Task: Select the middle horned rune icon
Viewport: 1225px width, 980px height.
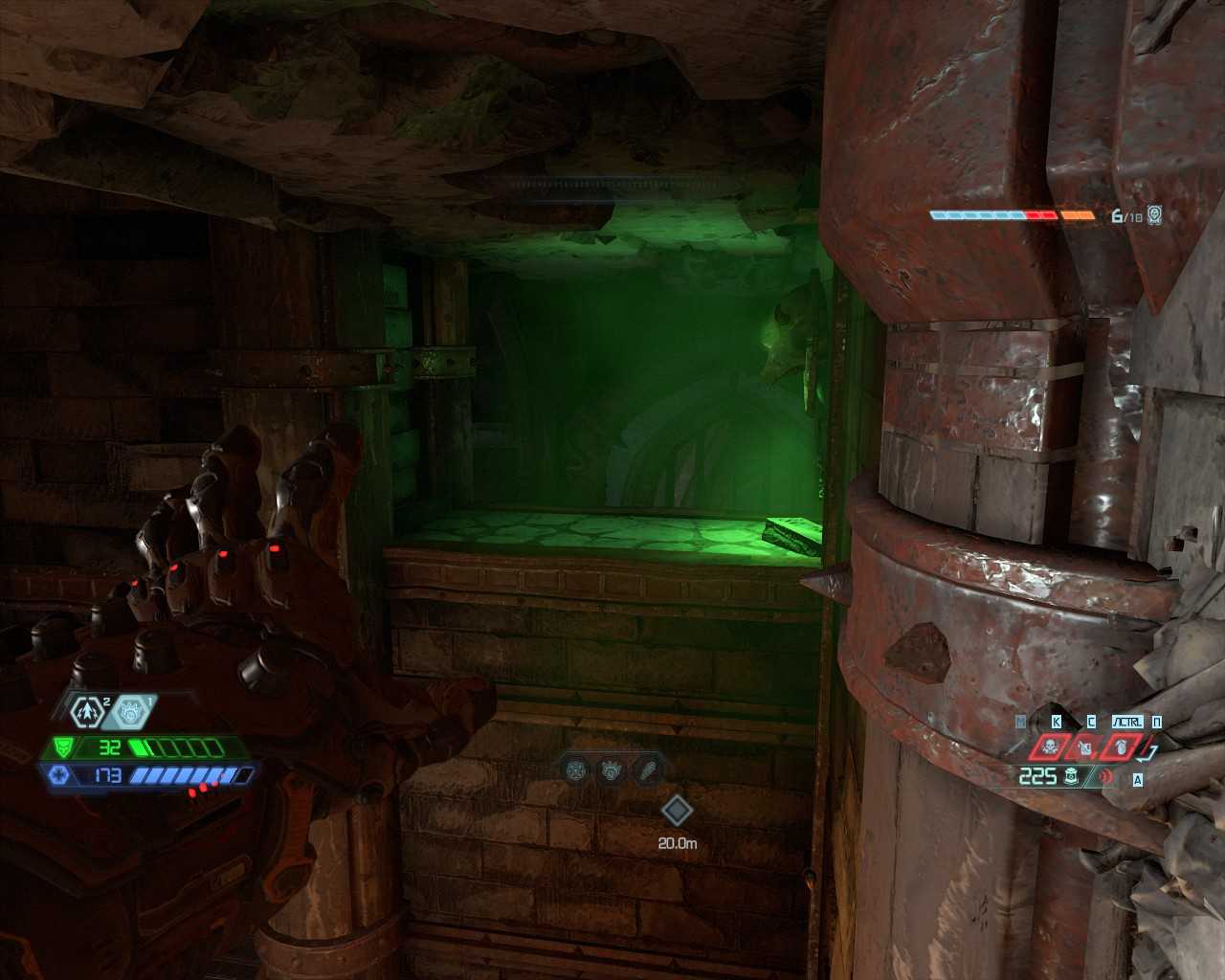Action: point(611,768)
